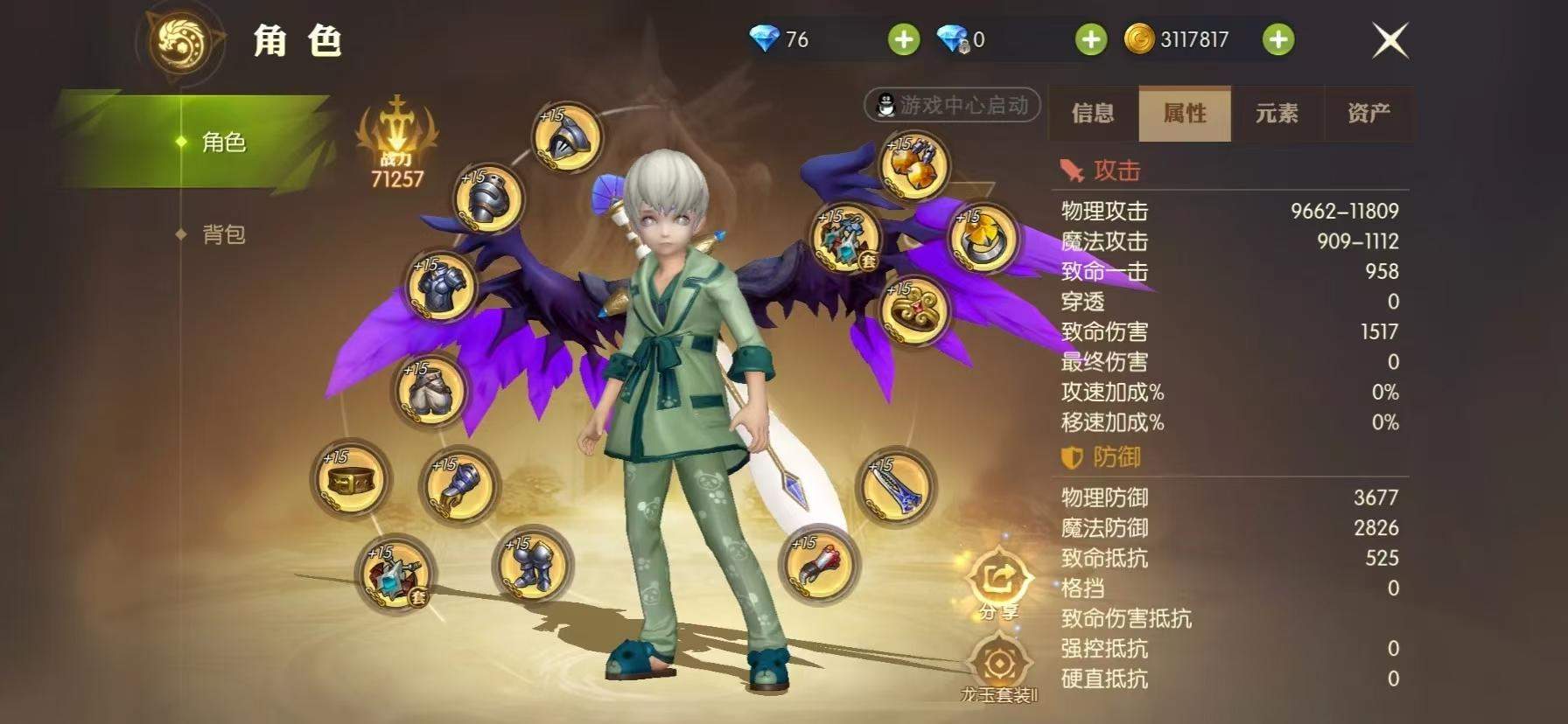The height and width of the screenshot is (724, 1568).
Task: Add gold coins with plus button
Action: (x=1278, y=39)
